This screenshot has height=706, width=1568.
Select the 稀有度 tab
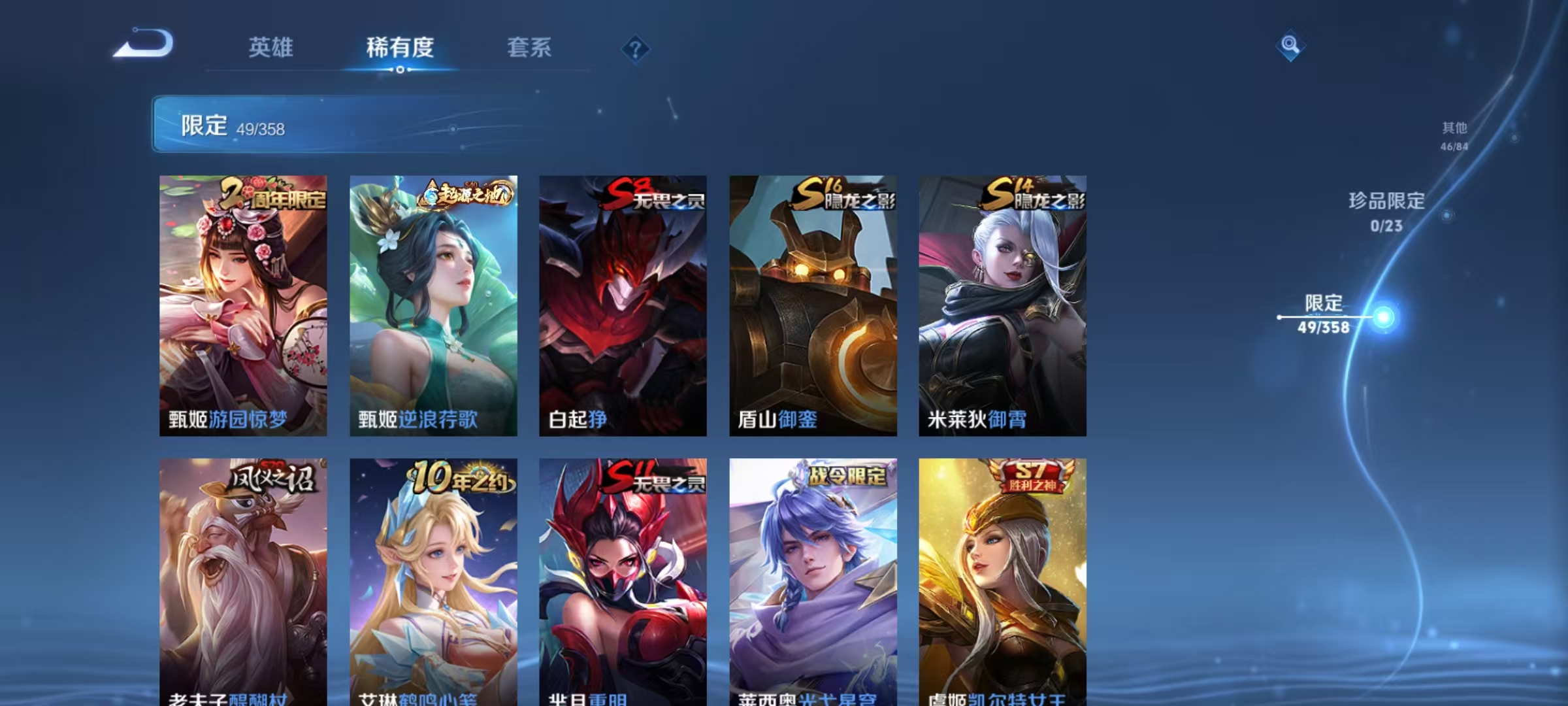(400, 48)
